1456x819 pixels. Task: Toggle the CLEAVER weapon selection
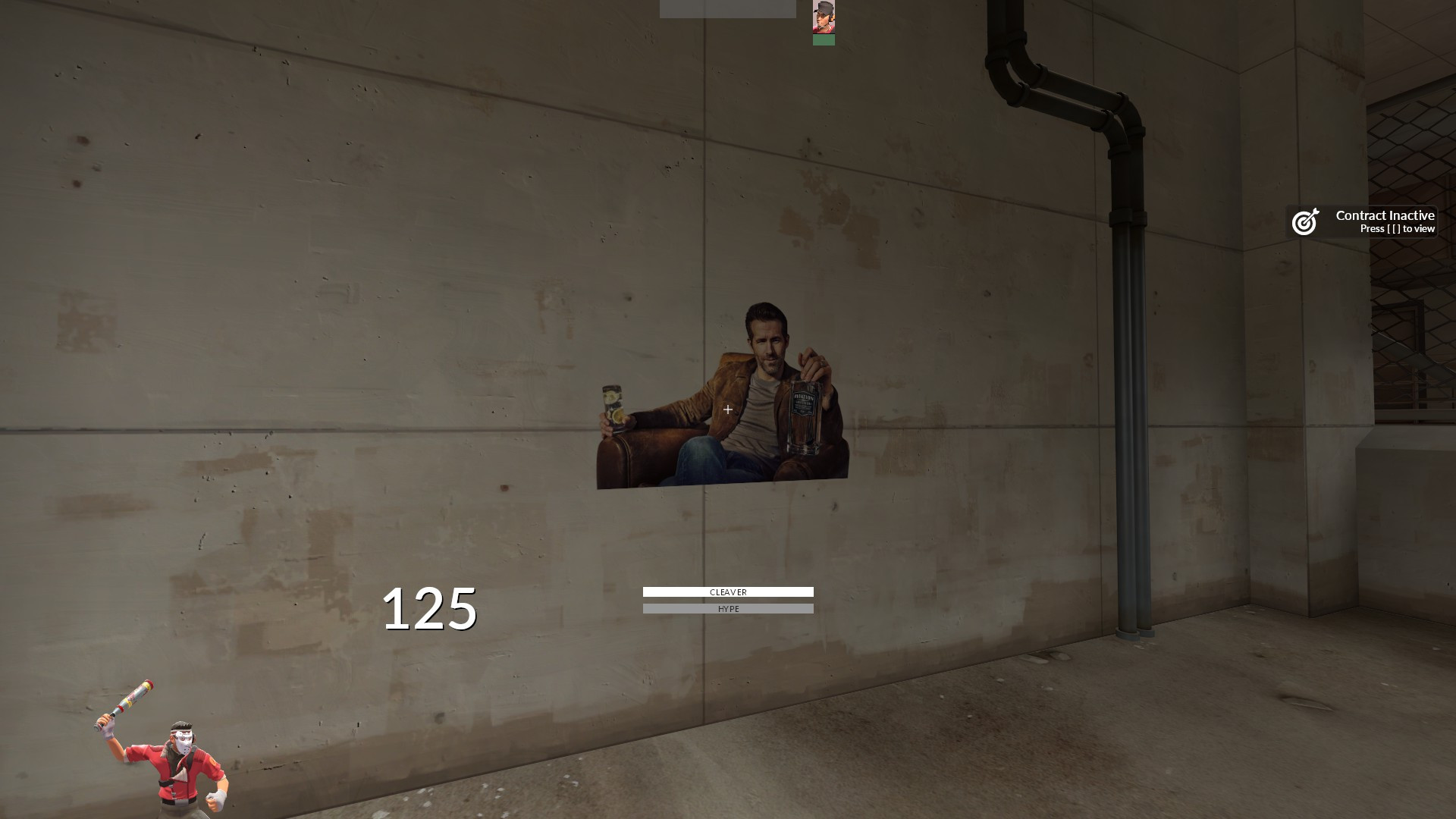727,592
